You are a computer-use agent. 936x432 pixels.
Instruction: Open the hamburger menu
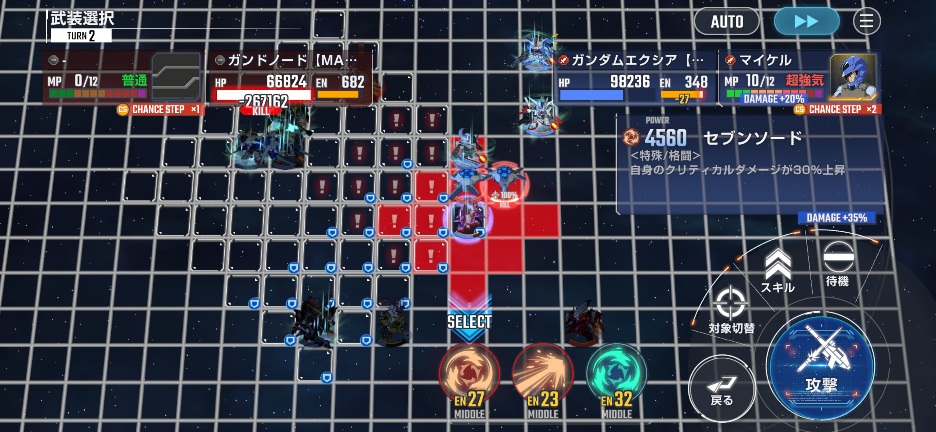[x=867, y=21]
